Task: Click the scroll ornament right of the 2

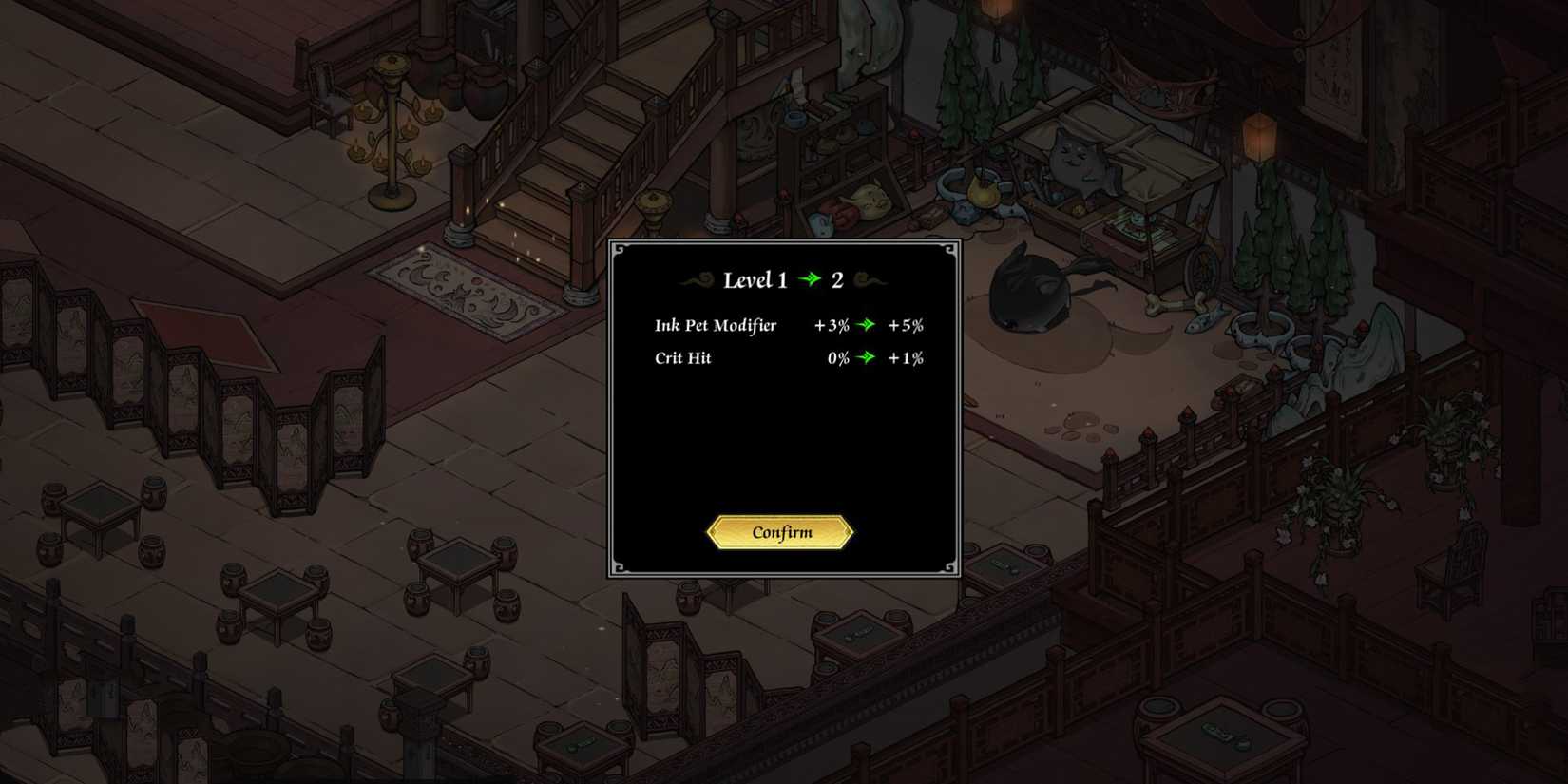Action: [869, 279]
